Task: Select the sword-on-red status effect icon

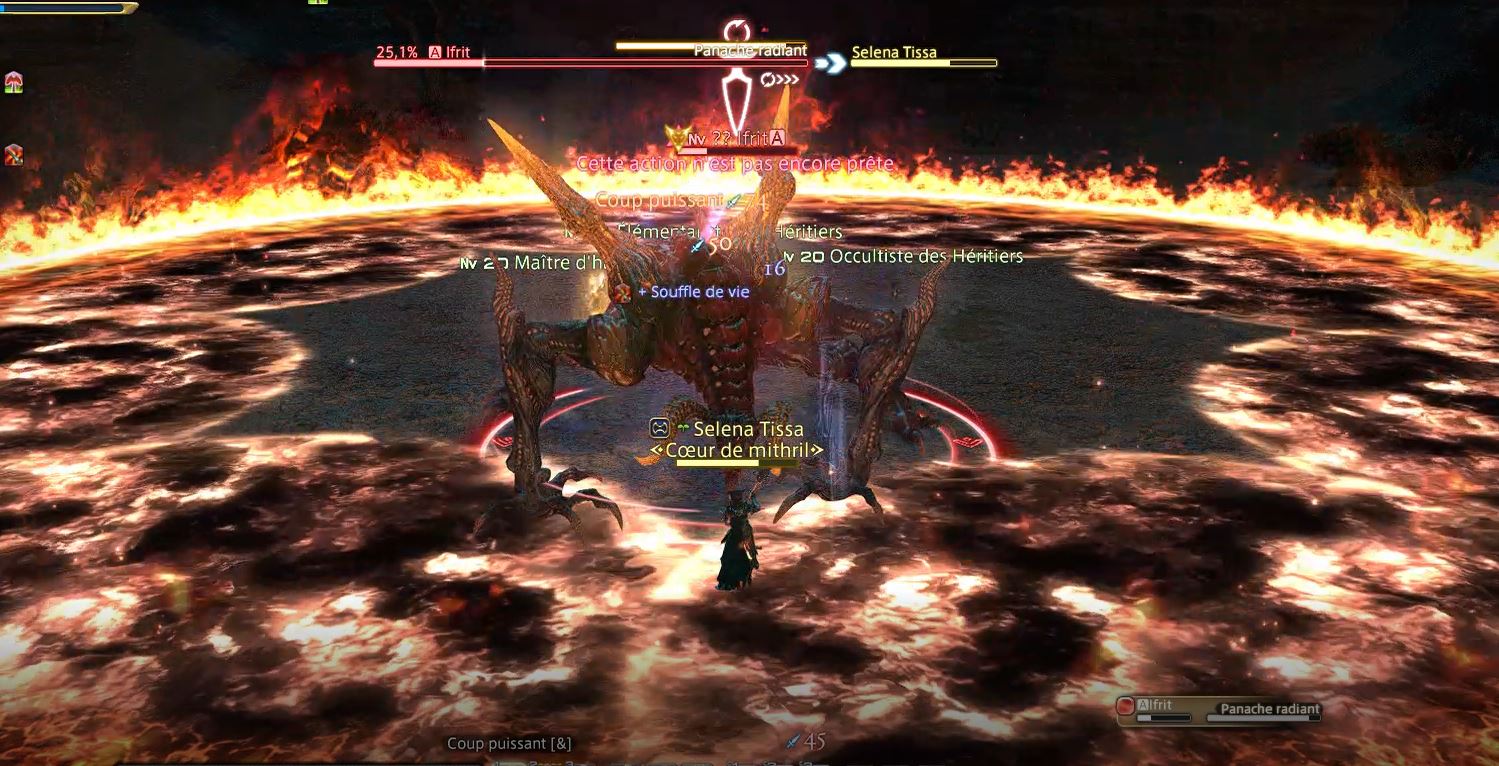Action: tap(14, 155)
